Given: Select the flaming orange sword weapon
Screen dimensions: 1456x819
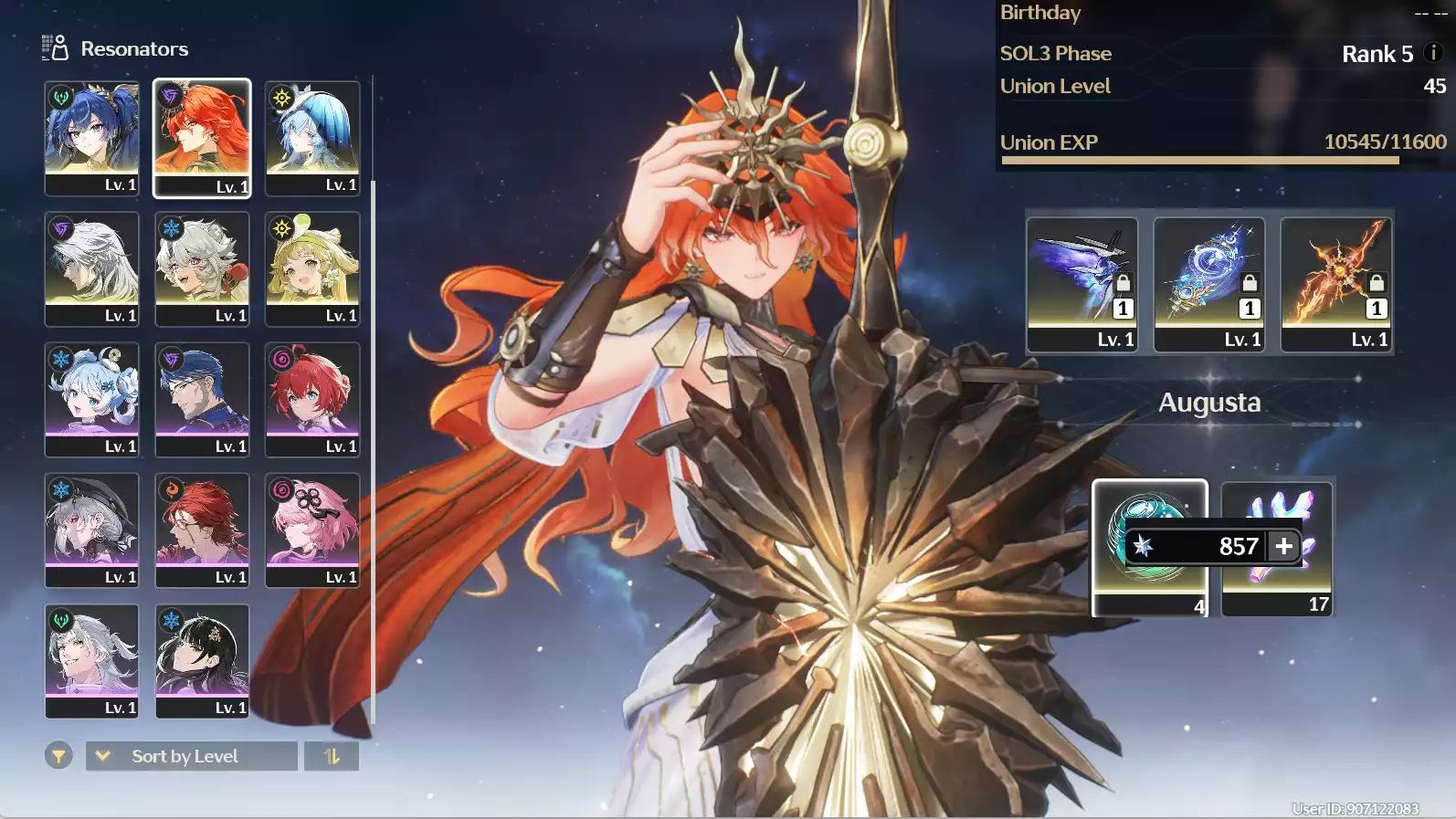Looking at the screenshot, I should (x=1335, y=283).
